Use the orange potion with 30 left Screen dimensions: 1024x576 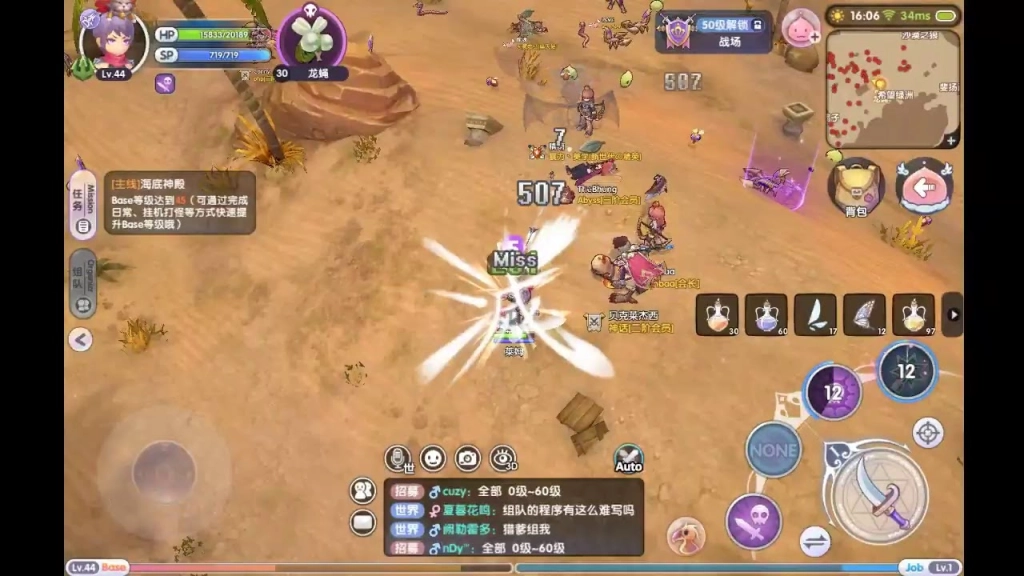click(717, 315)
